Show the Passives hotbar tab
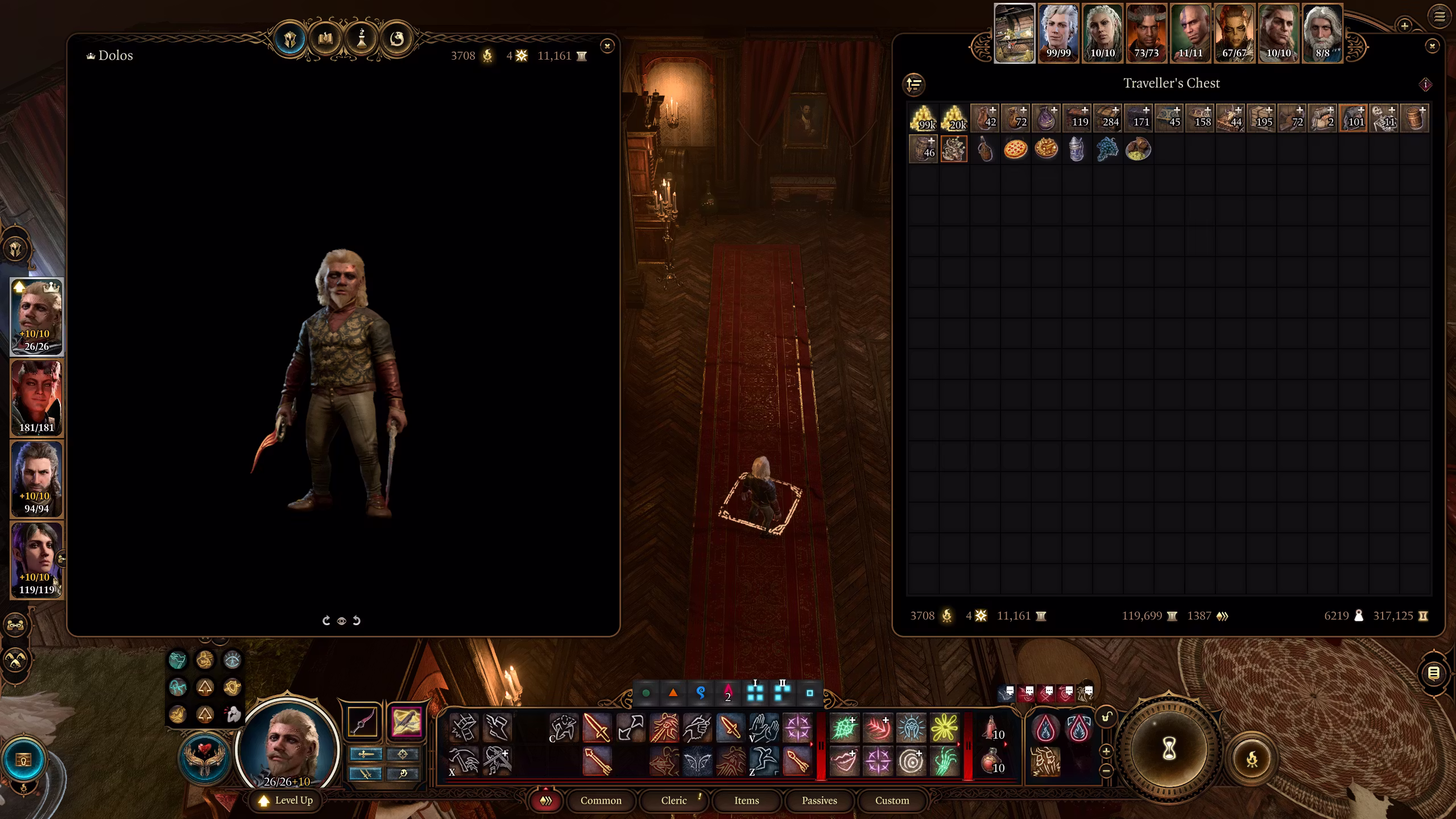1456x819 pixels. tap(819, 800)
